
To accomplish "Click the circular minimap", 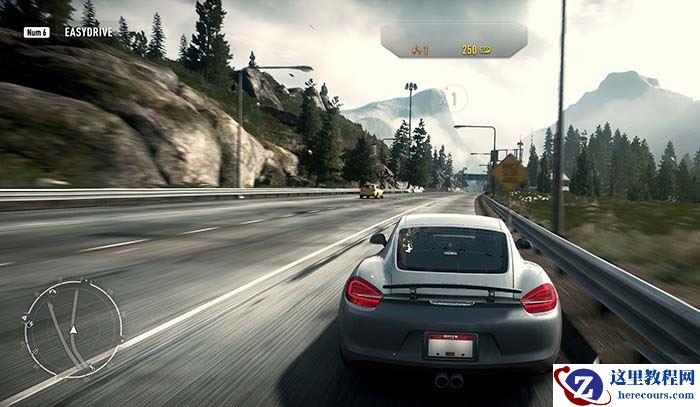I will pyautogui.click(x=73, y=328).
